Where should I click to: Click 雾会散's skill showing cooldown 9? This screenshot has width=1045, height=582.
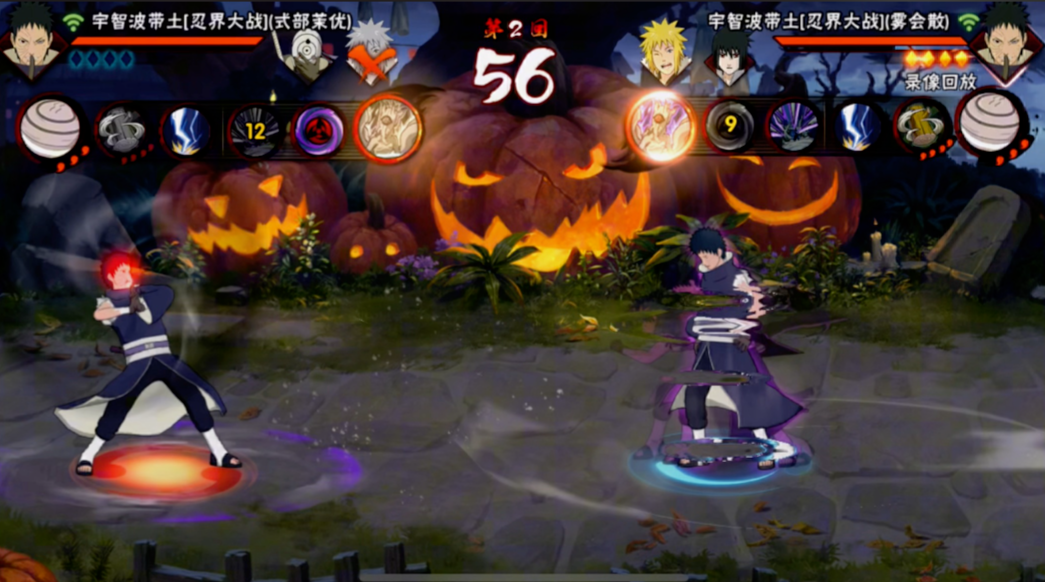tap(730, 126)
